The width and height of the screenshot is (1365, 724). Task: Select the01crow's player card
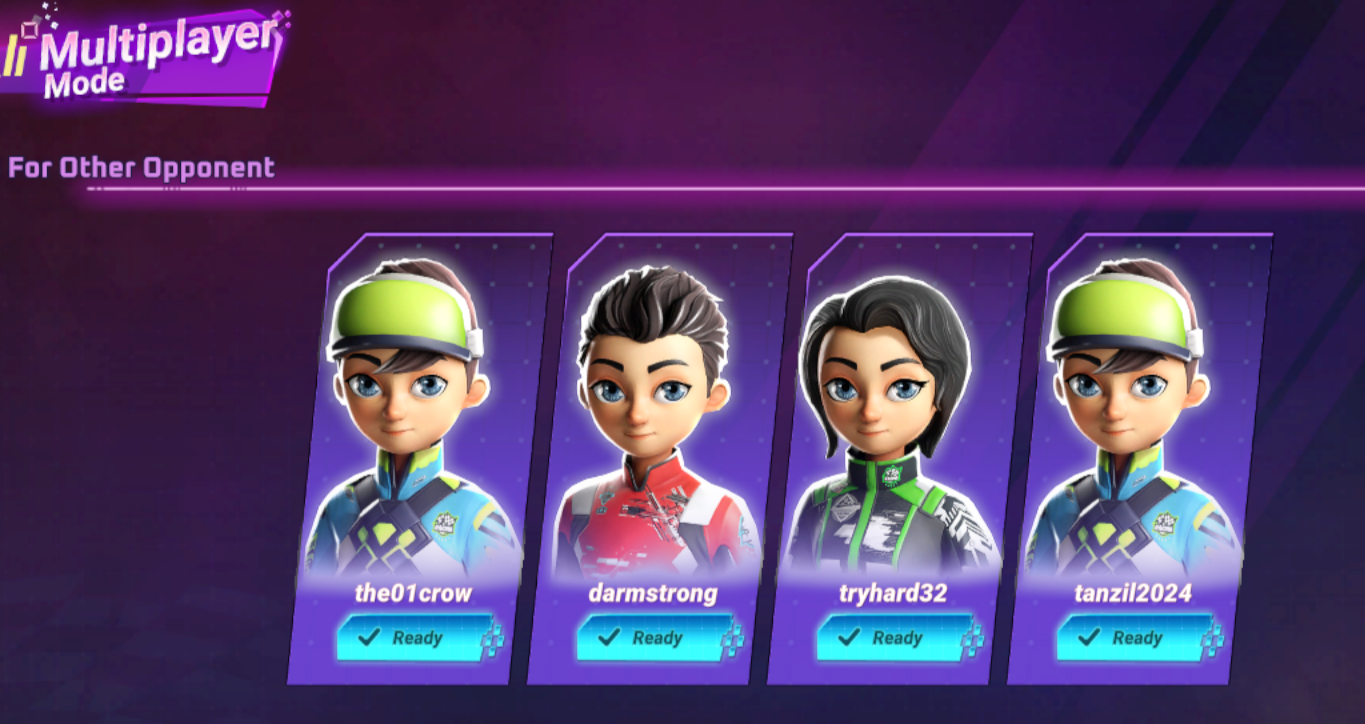420,420
